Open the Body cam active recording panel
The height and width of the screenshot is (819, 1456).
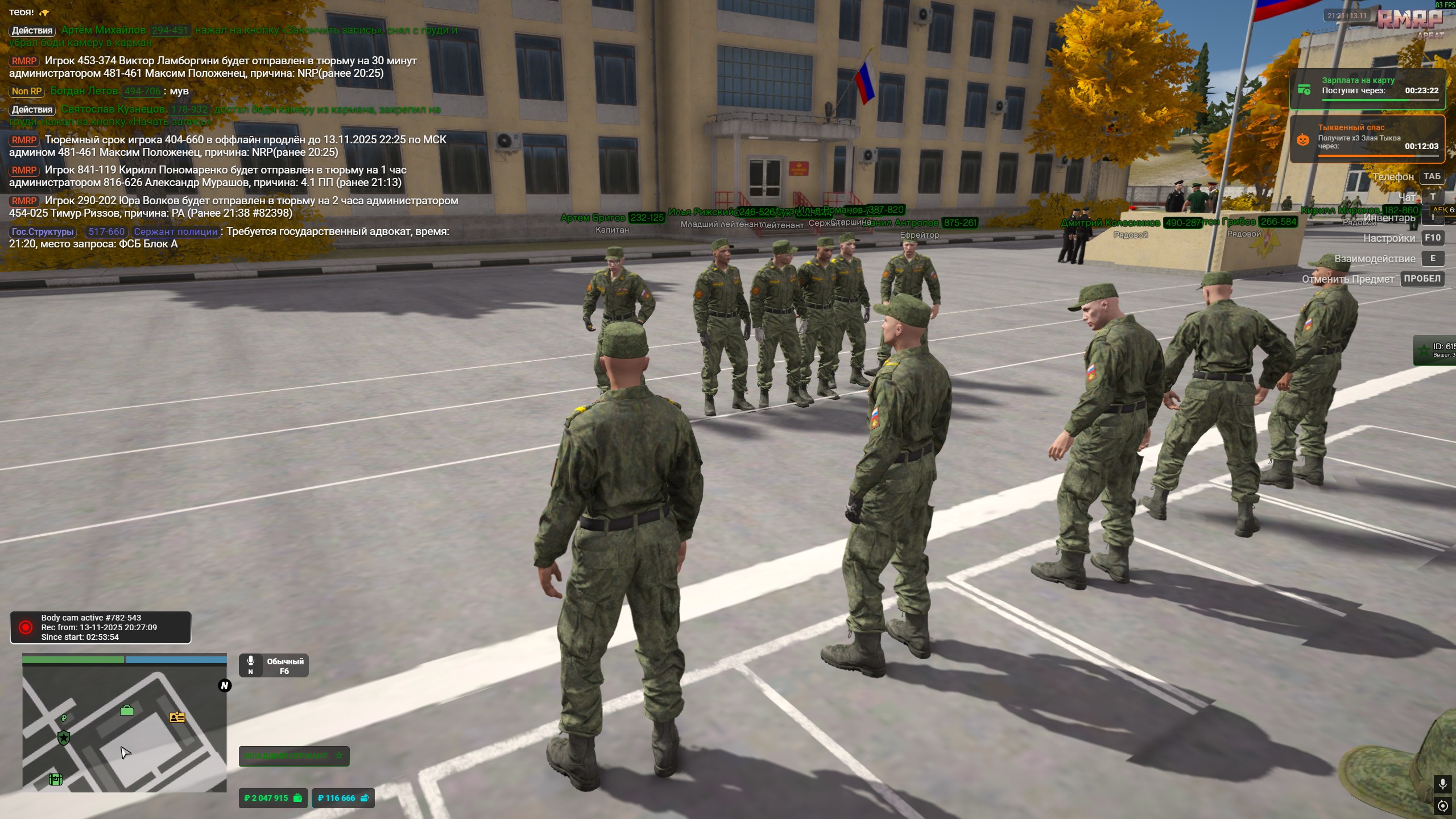coord(101,627)
